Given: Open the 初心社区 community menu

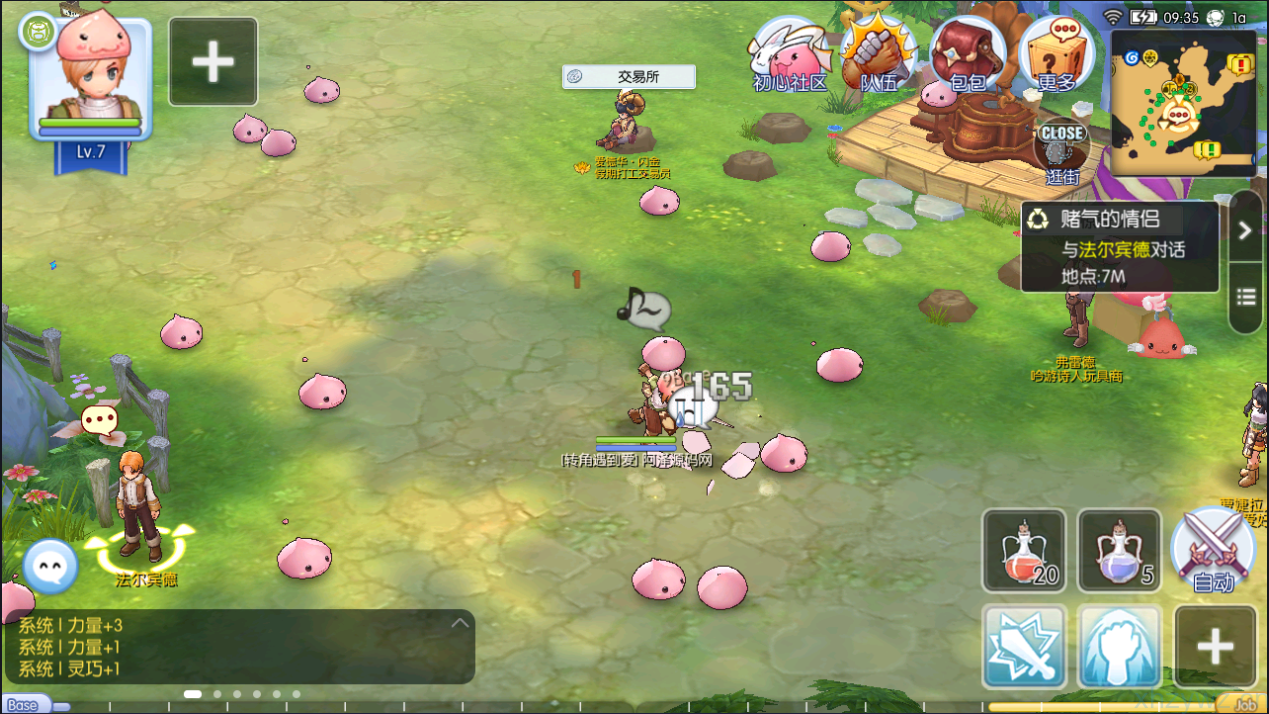Looking at the screenshot, I should [x=790, y=55].
